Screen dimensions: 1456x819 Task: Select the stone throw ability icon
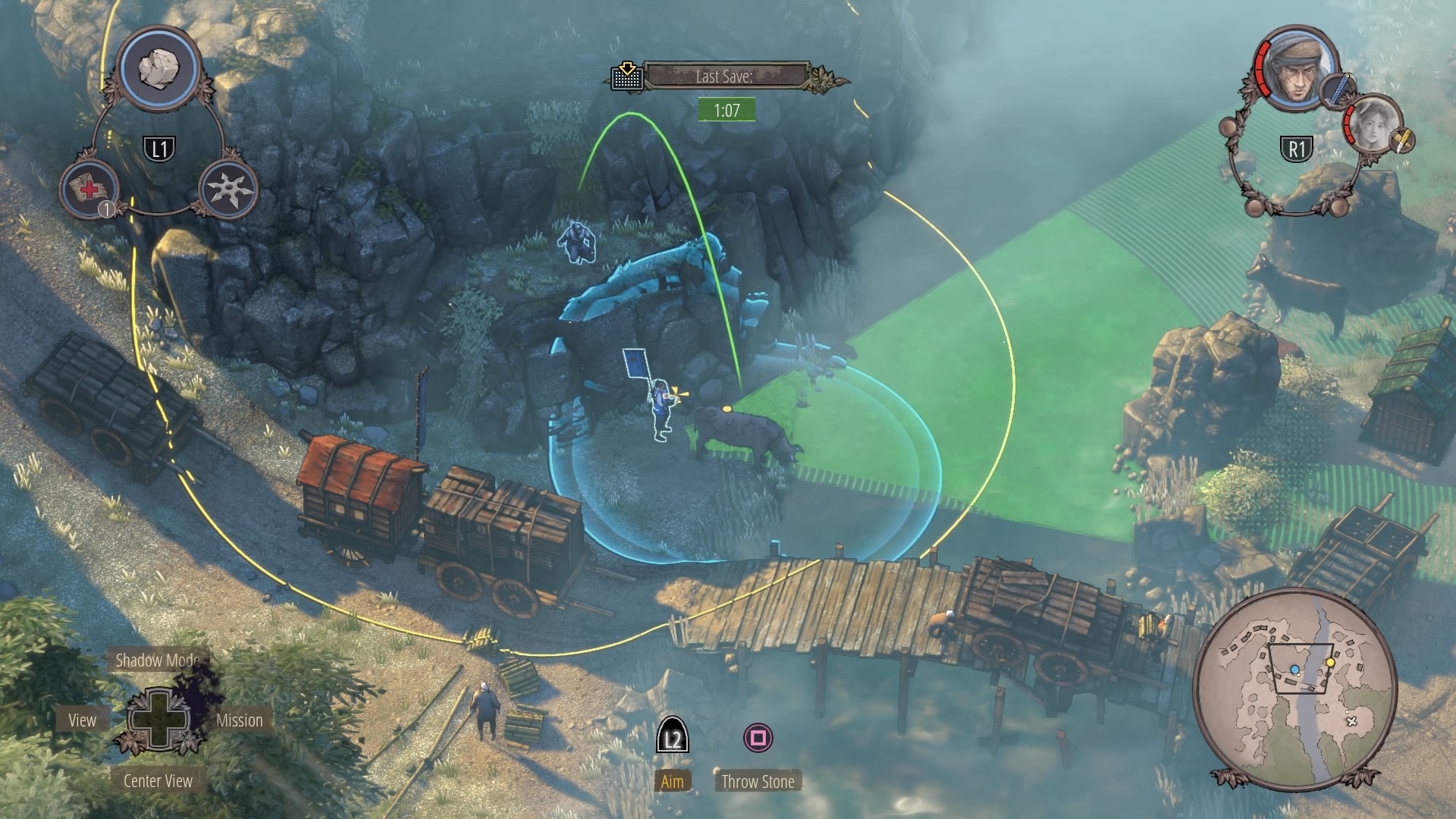pos(160,69)
